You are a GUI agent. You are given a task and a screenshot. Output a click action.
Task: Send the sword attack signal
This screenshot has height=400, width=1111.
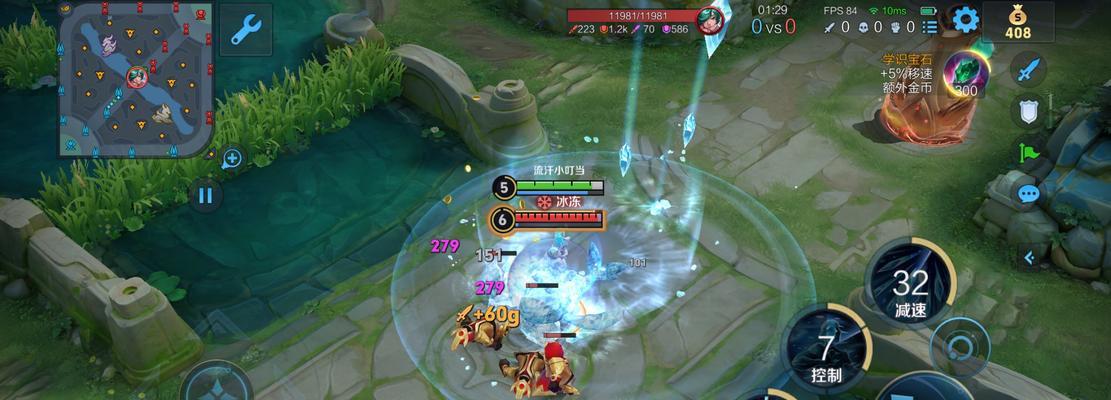(x=1028, y=70)
